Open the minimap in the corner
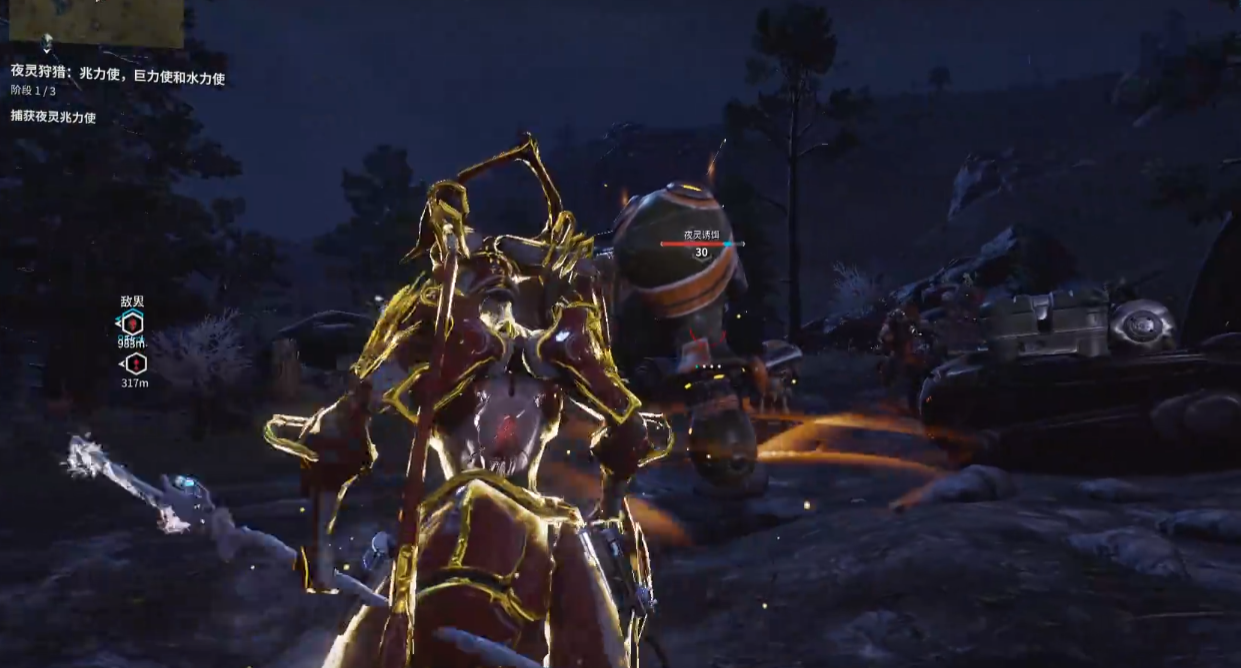Screen dimensions: 1241x668 coord(96,22)
